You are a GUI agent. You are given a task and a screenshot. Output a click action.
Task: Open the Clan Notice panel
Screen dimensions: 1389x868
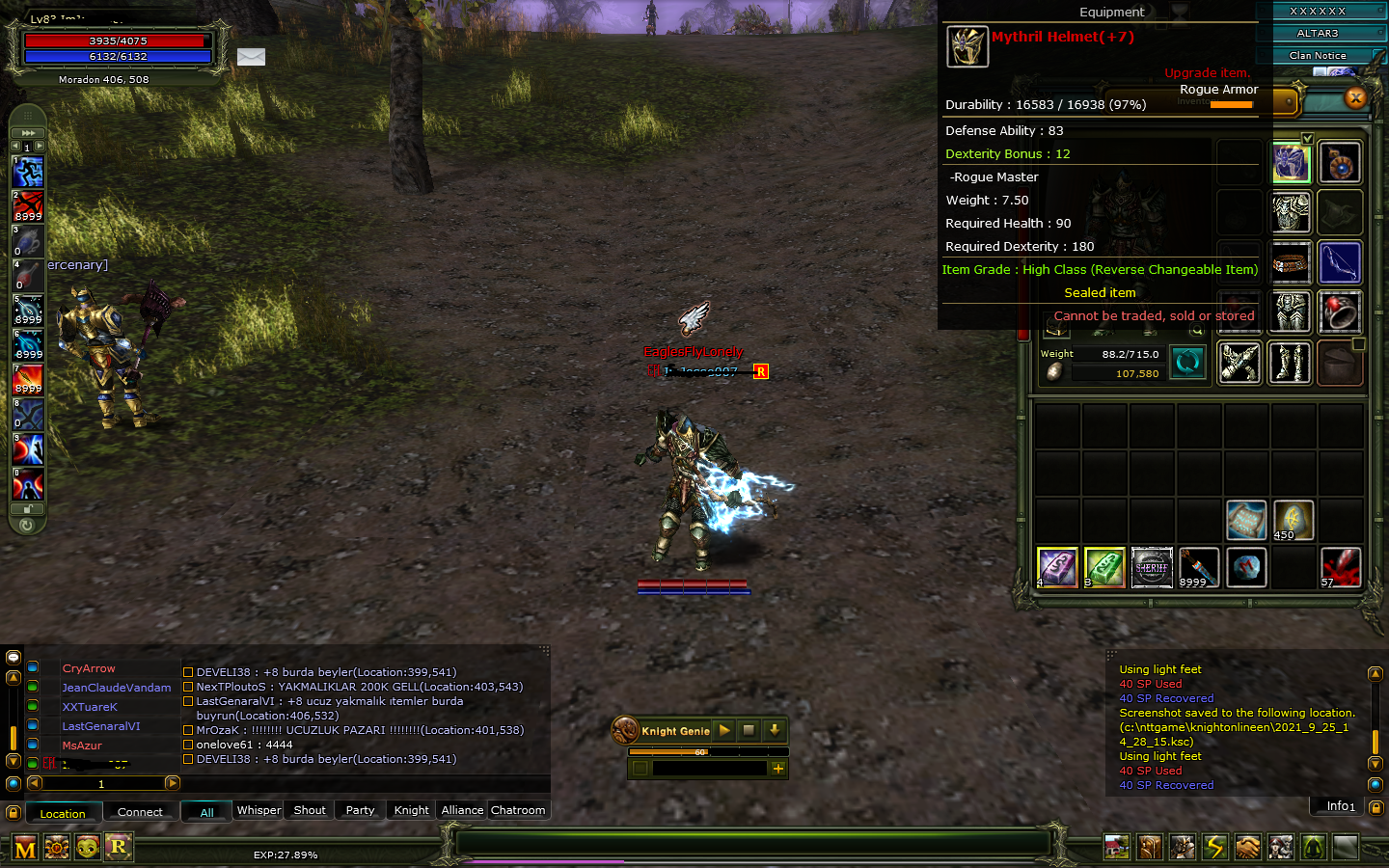pyautogui.click(x=1318, y=55)
